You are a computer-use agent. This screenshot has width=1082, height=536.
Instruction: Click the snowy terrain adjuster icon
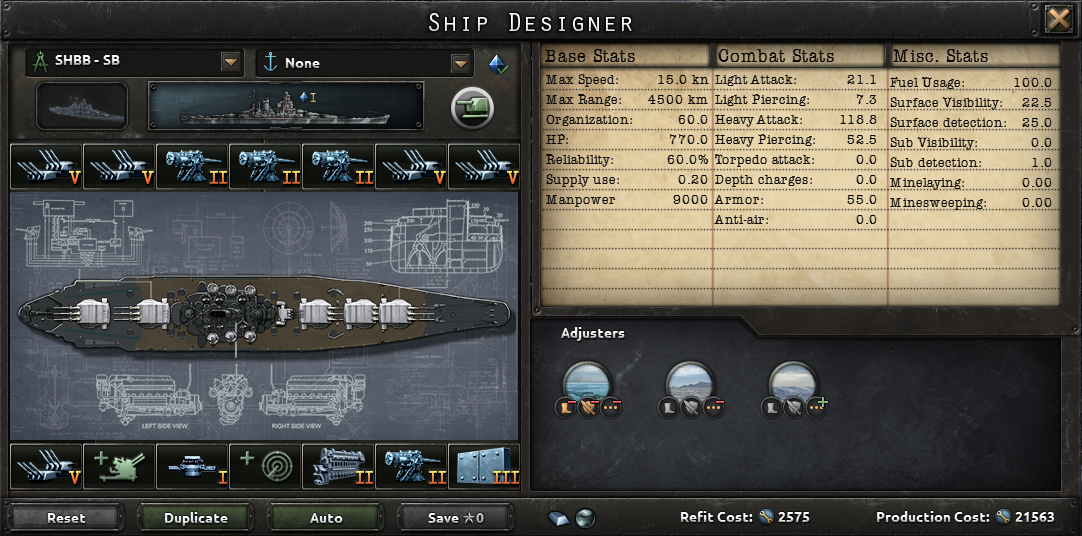click(793, 382)
